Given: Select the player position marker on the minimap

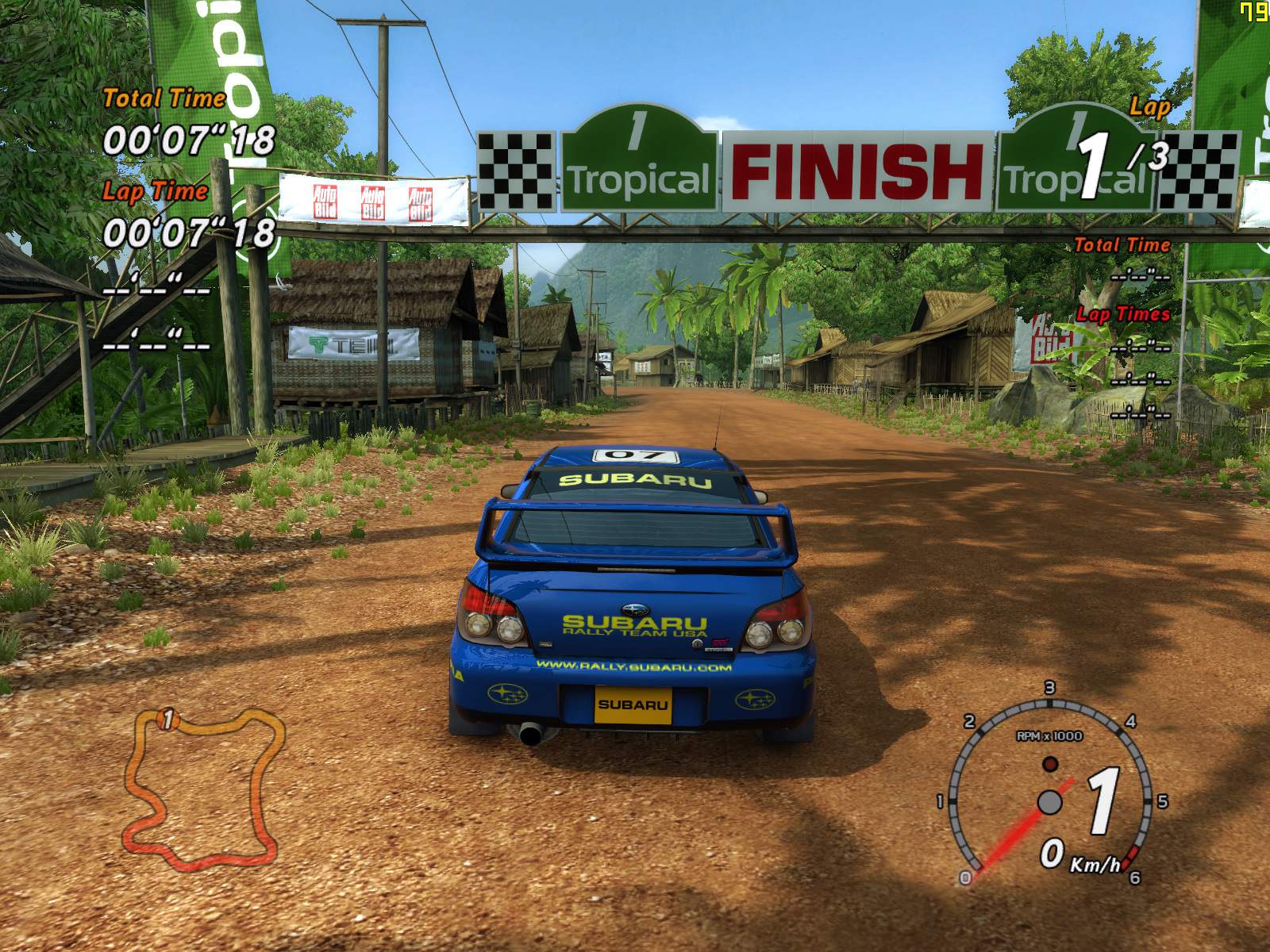Looking at the screenshot, I should [167, 719].
